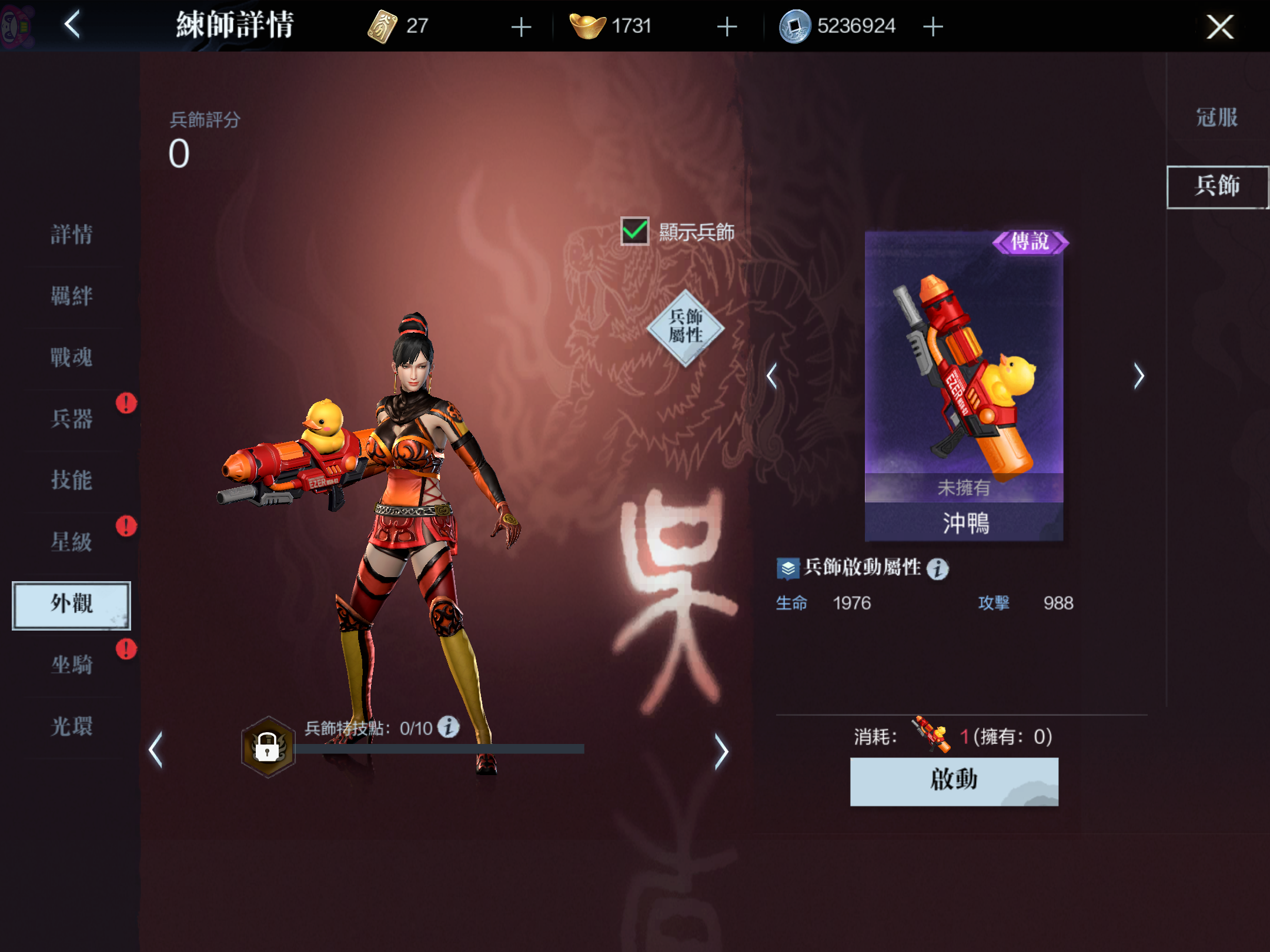Show the previous weapon skin card
The width and height of the screenshot is (1270, 952).
click(x=772, y=376)
